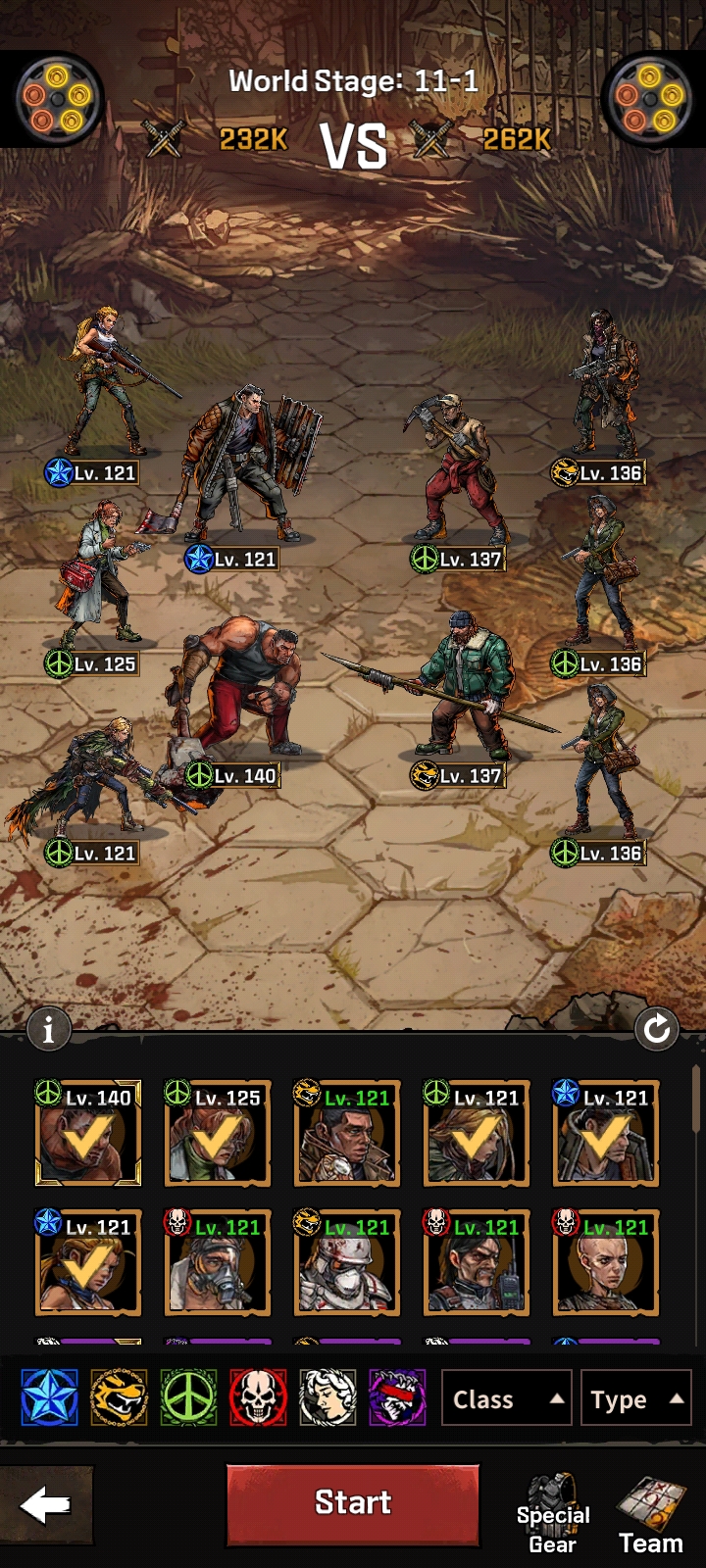Deselect the Lv. 125 hero card
Screen dimensions: 706x1568
tap(218, 1134)
